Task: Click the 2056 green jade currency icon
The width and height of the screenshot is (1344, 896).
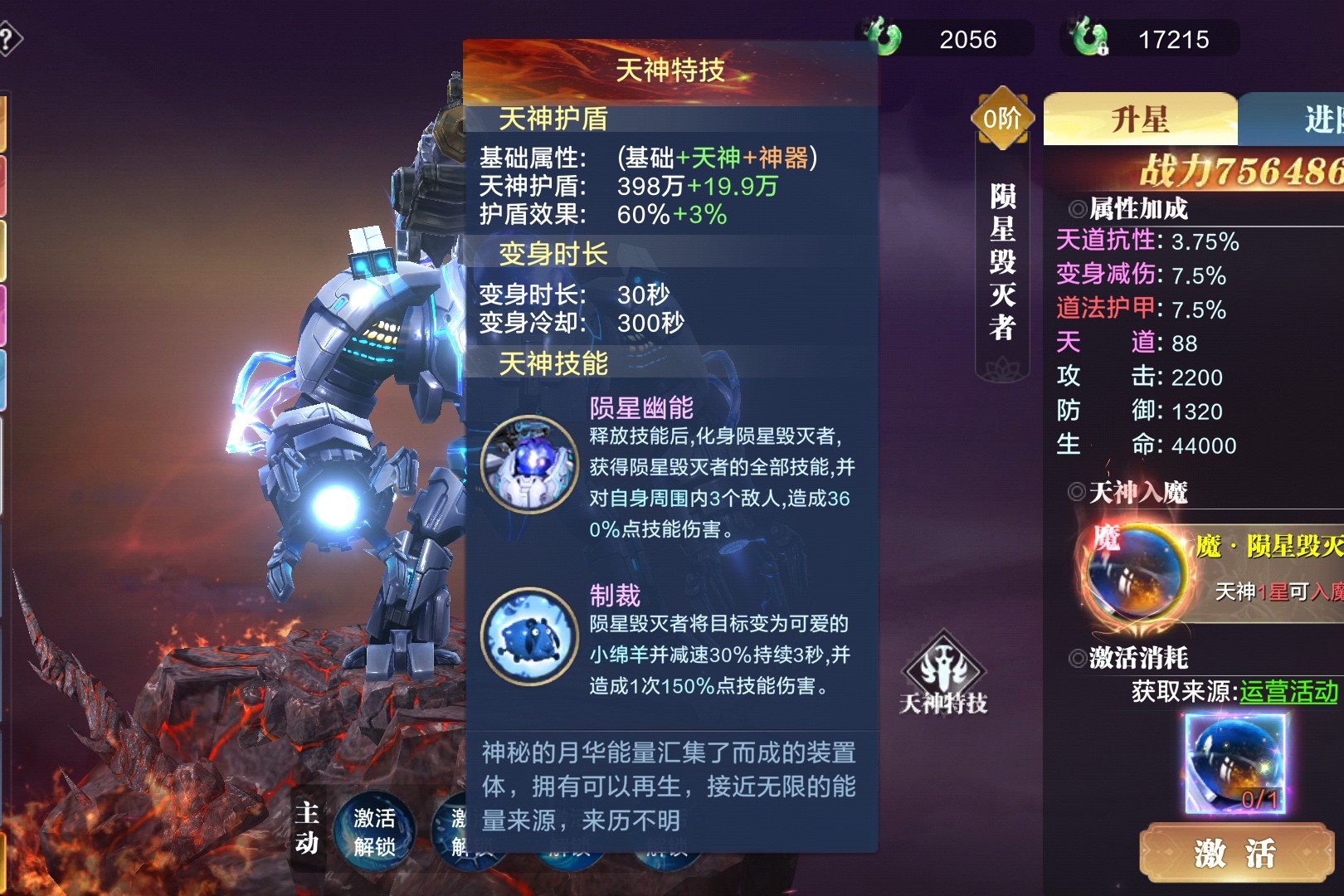Action: [884, 38]
